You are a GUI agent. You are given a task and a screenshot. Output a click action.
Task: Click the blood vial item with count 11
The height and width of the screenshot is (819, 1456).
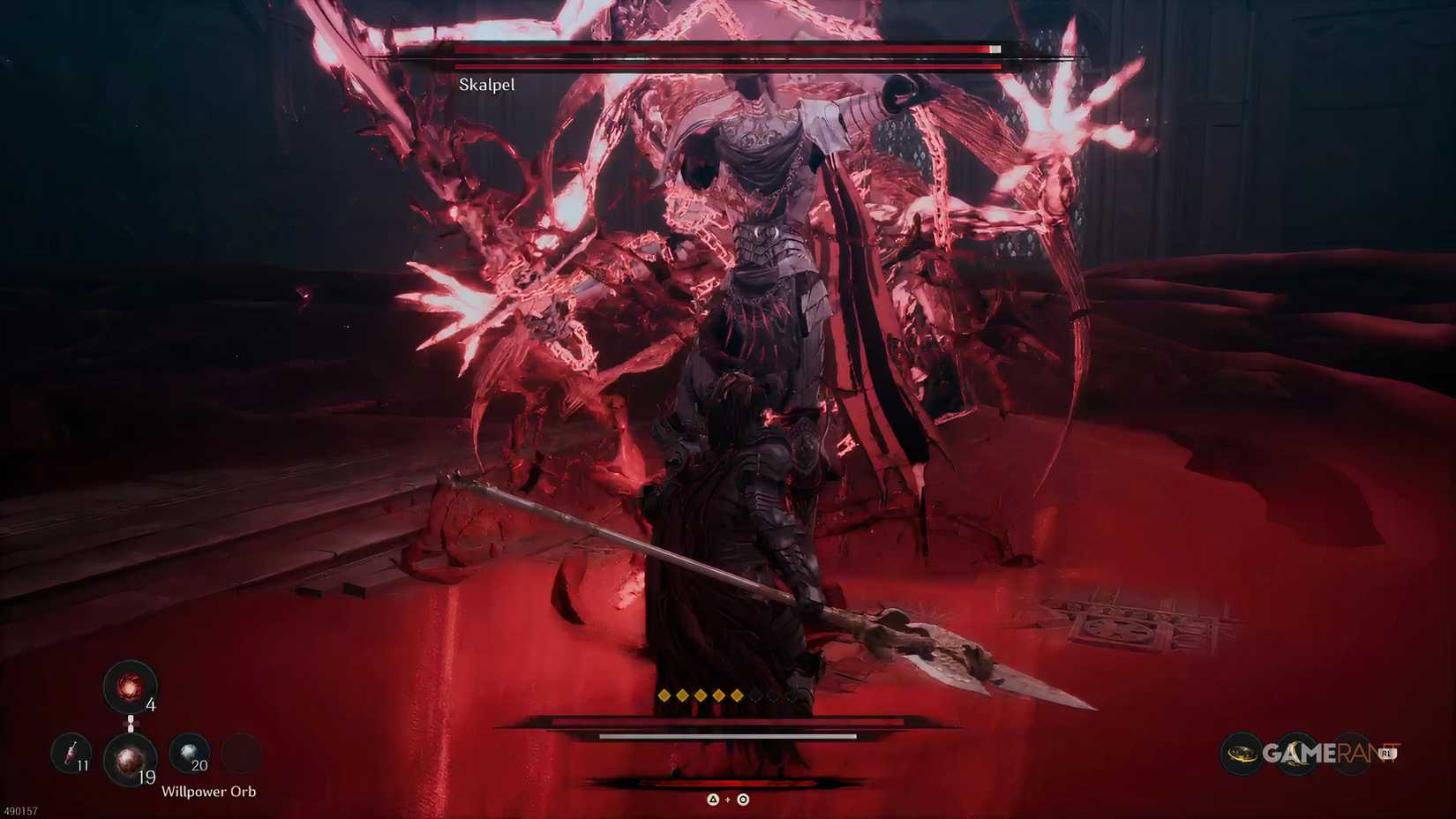(x=73, y=755)
